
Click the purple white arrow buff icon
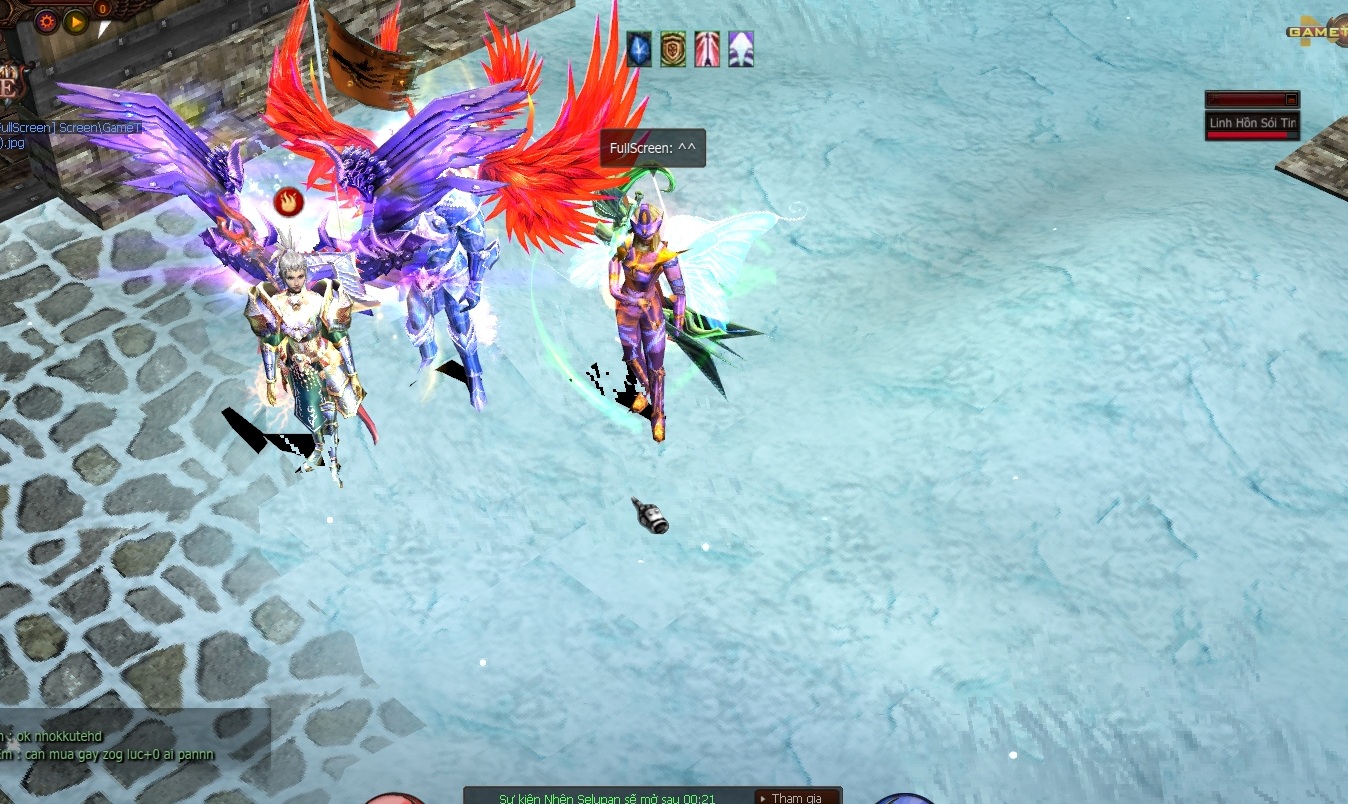click(x=741, y=49)
